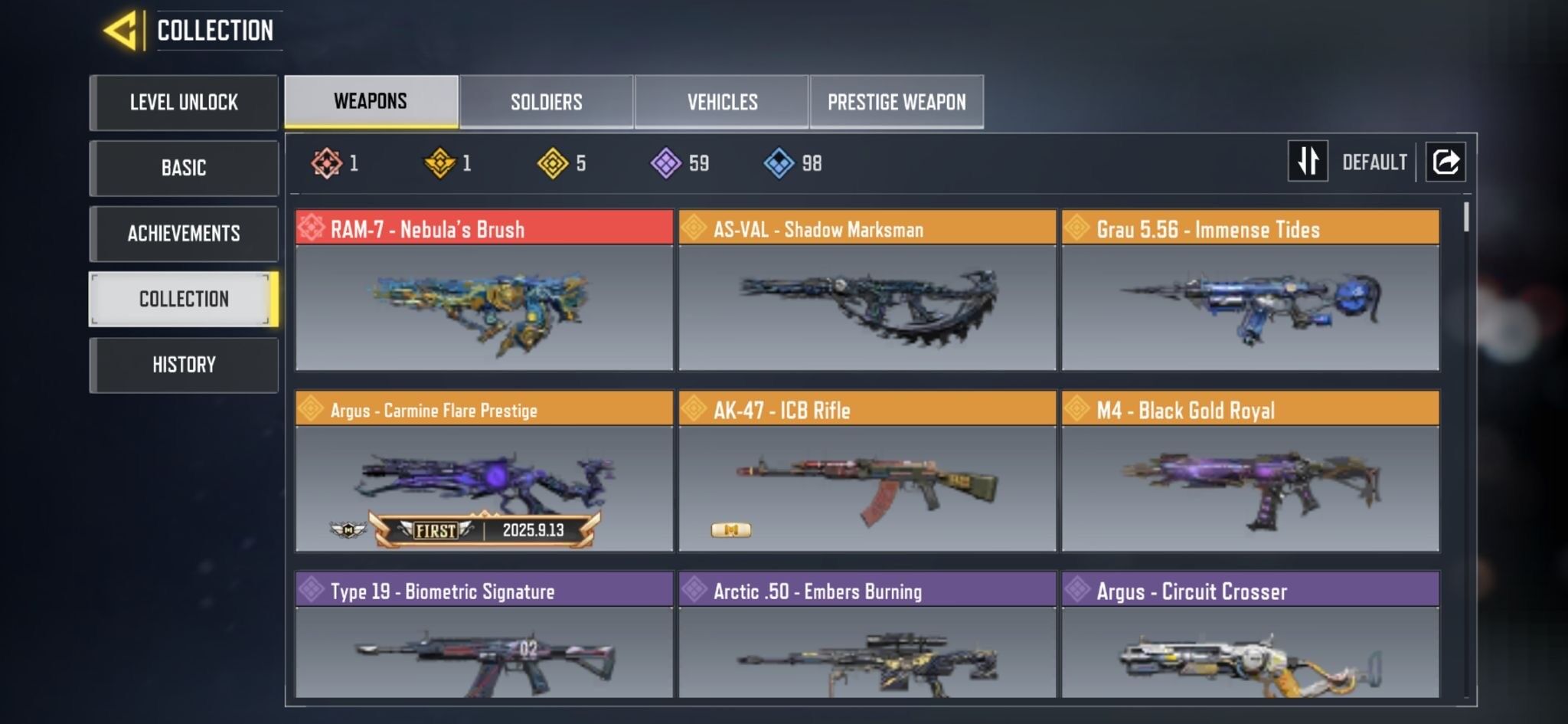Switch to the SOLDIERS tab
Image resolution: width=1568 pixels, height=724 pixels.
(546, 101)
